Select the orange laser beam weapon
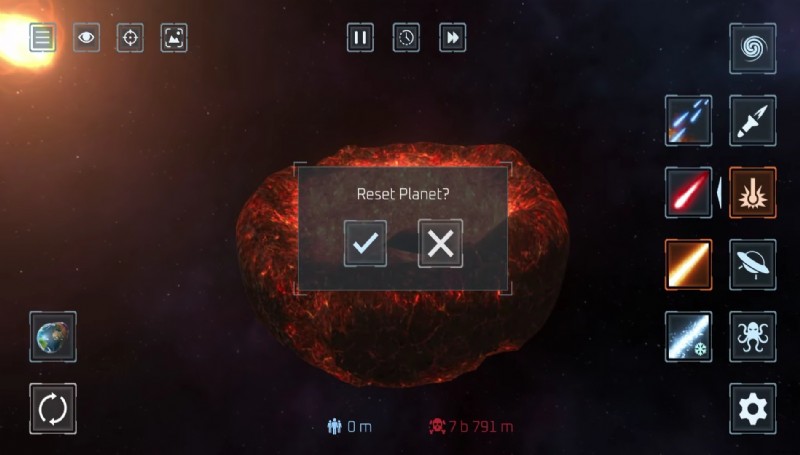 click(689, 264)
